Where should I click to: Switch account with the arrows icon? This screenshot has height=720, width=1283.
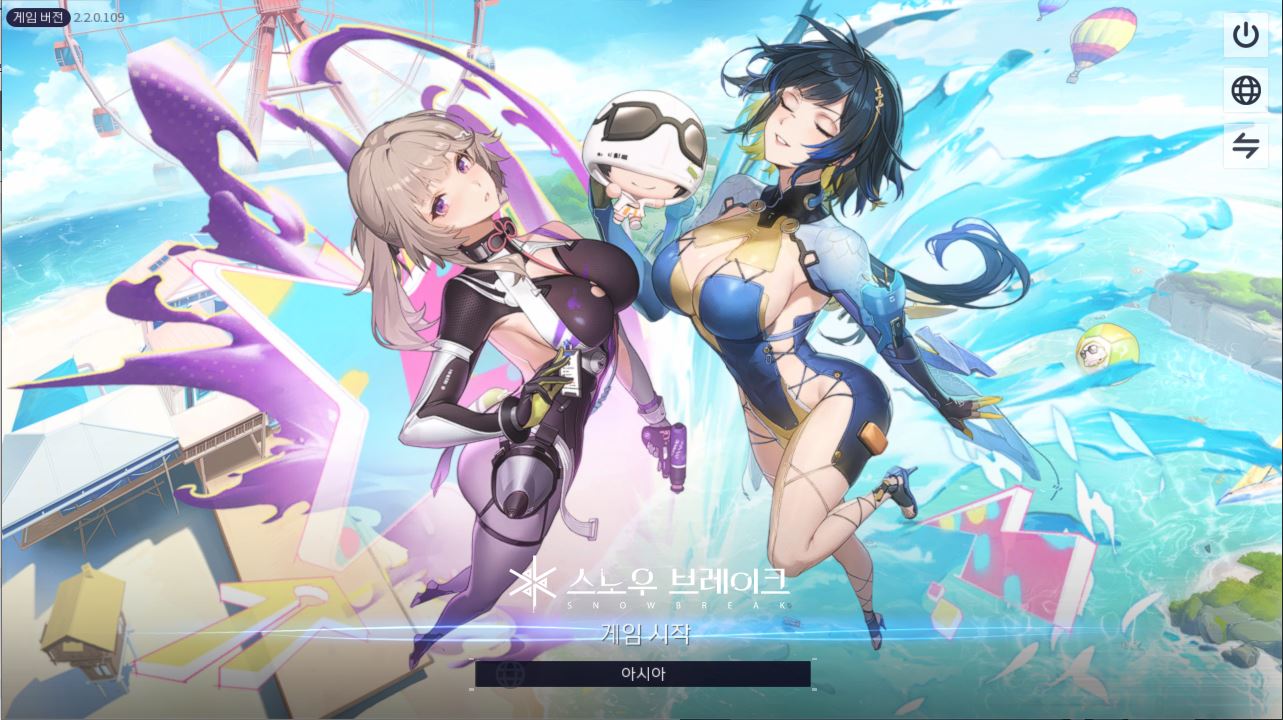(1245, 146)
